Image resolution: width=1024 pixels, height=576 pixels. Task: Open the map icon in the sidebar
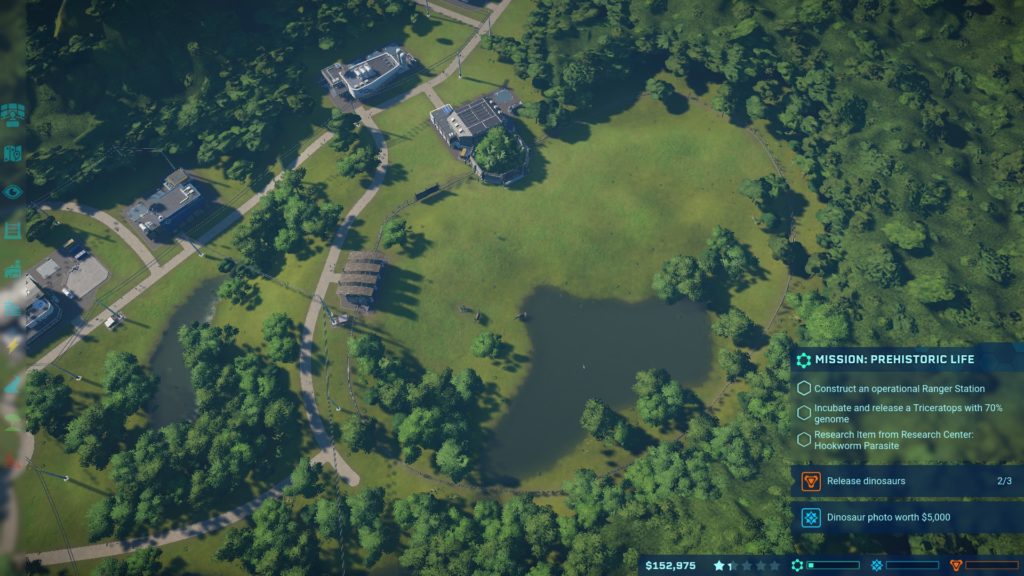click(12, 153)
